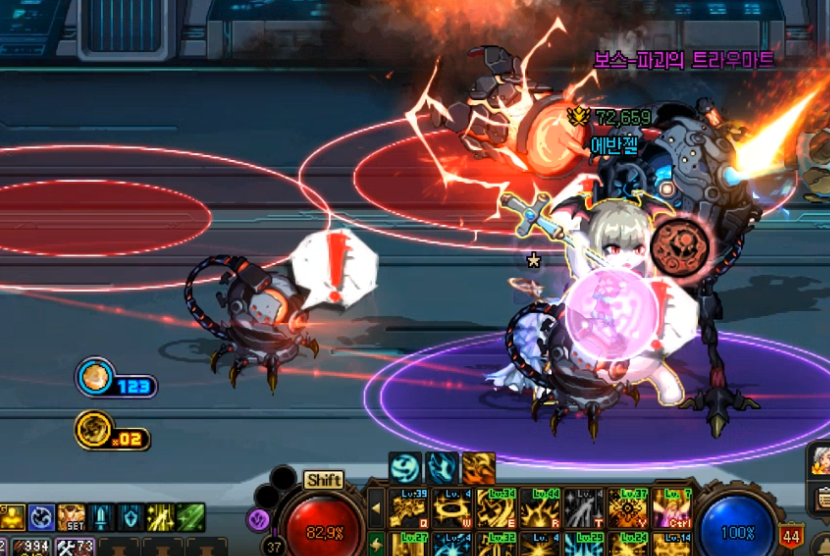Activate the pink Ctrl skill slot
This screenshot has height=556, width=830.
[670, 507]
